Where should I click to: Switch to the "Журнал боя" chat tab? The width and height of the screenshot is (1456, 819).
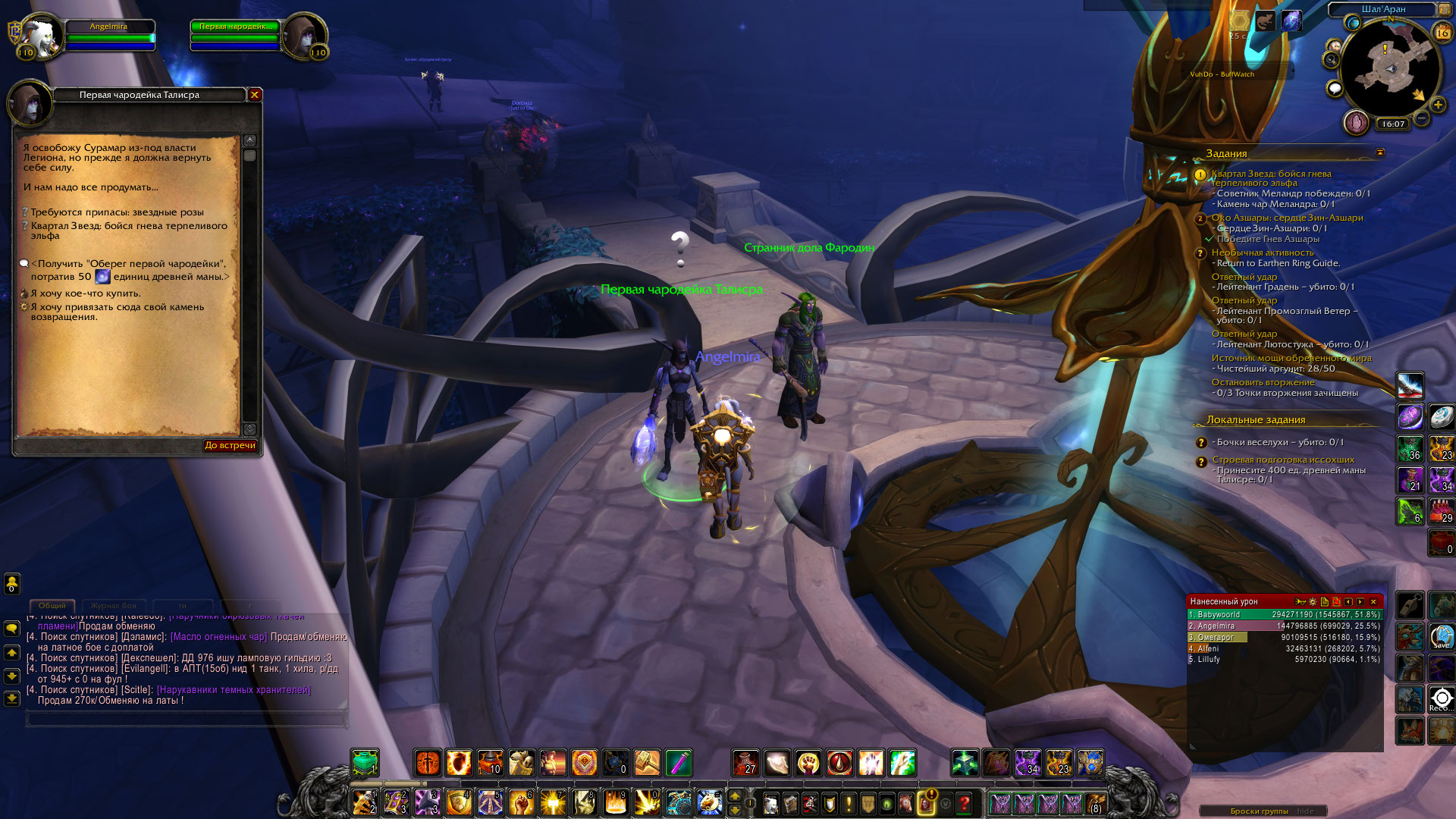[x=113, y=606]
